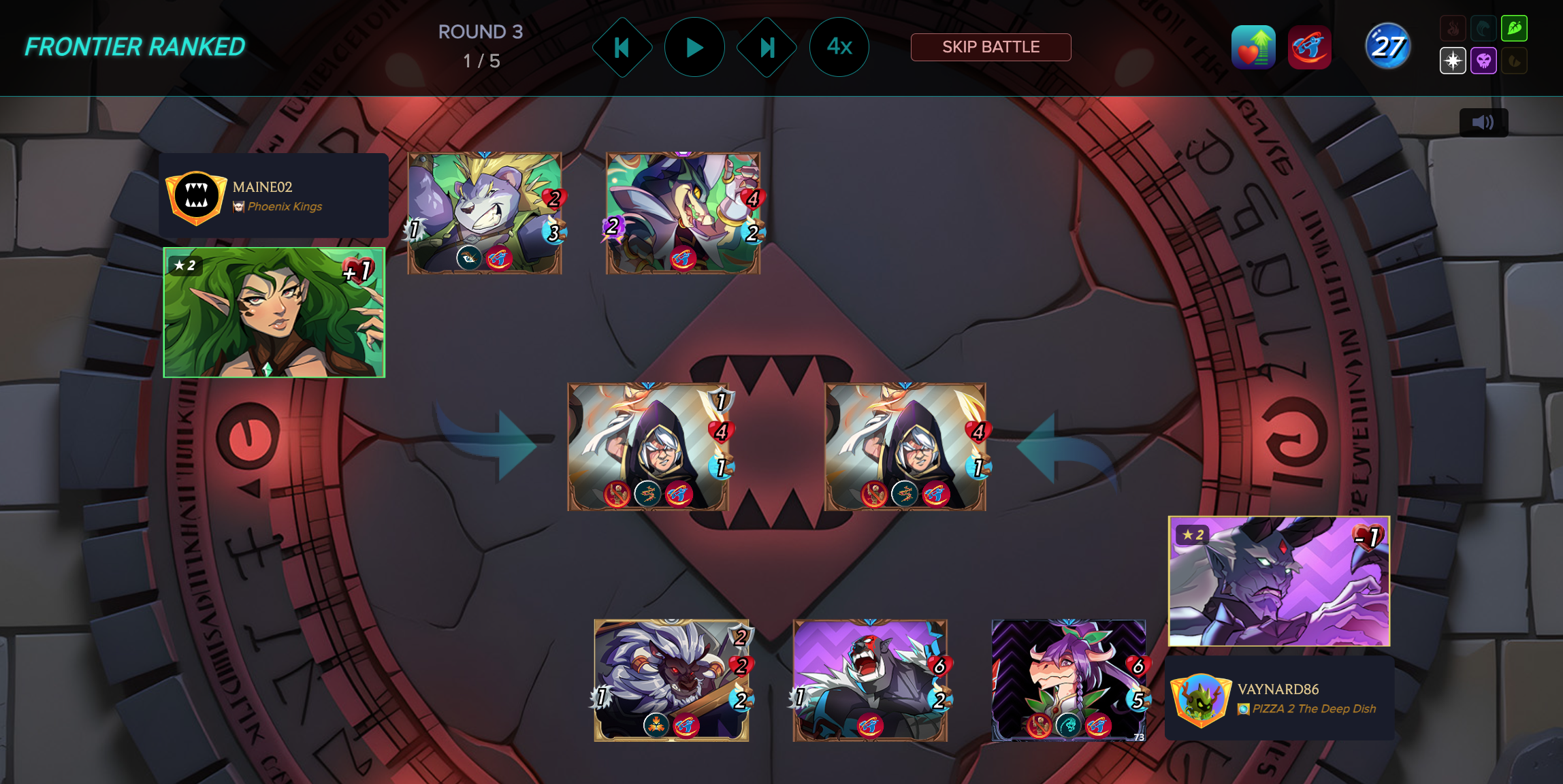Viewport: 1563px width, 784px height.
Task: View MAINE02's player profile badge
Action: click(x=197, y=197)
